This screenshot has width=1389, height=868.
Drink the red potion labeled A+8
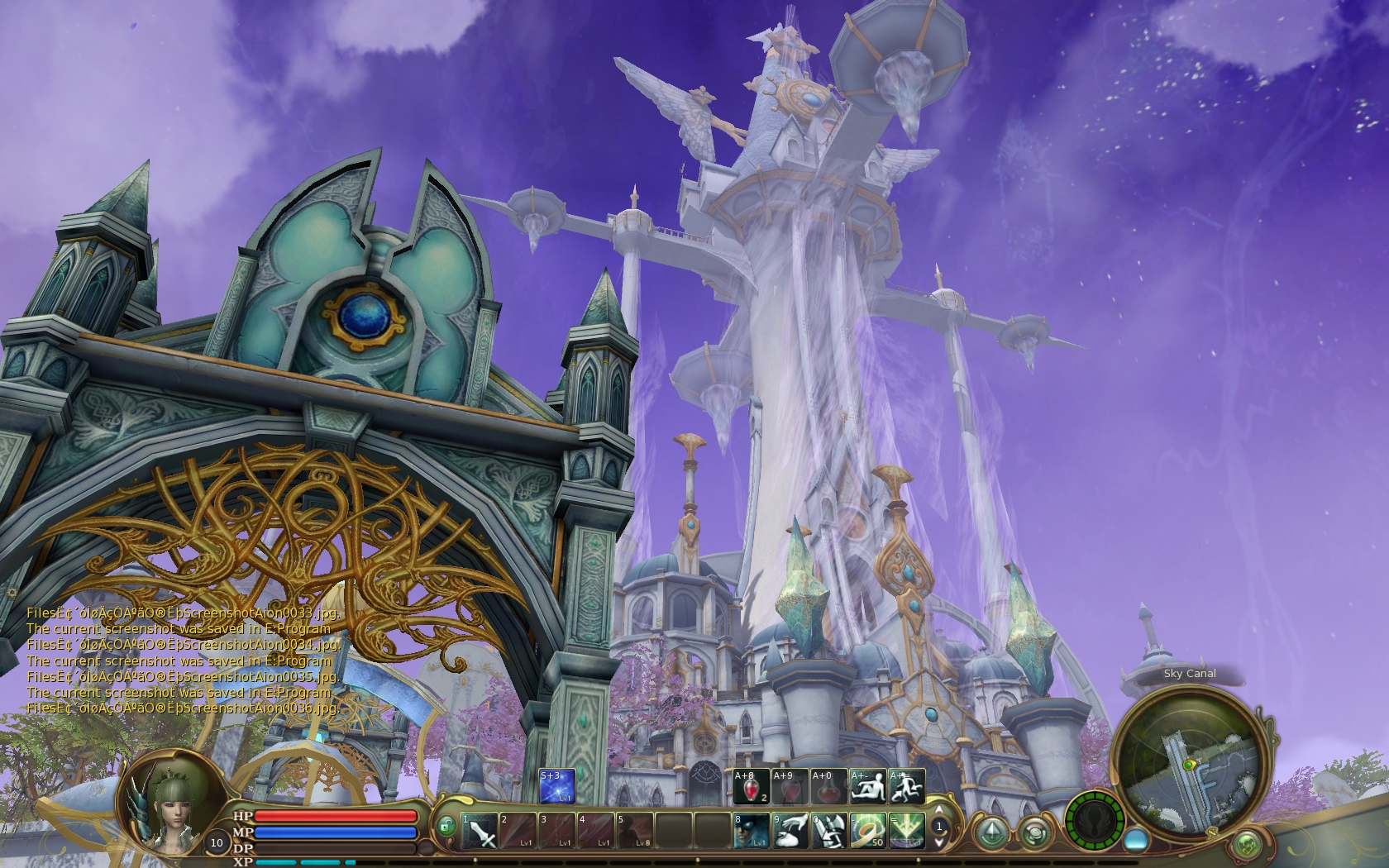point(750,786)
